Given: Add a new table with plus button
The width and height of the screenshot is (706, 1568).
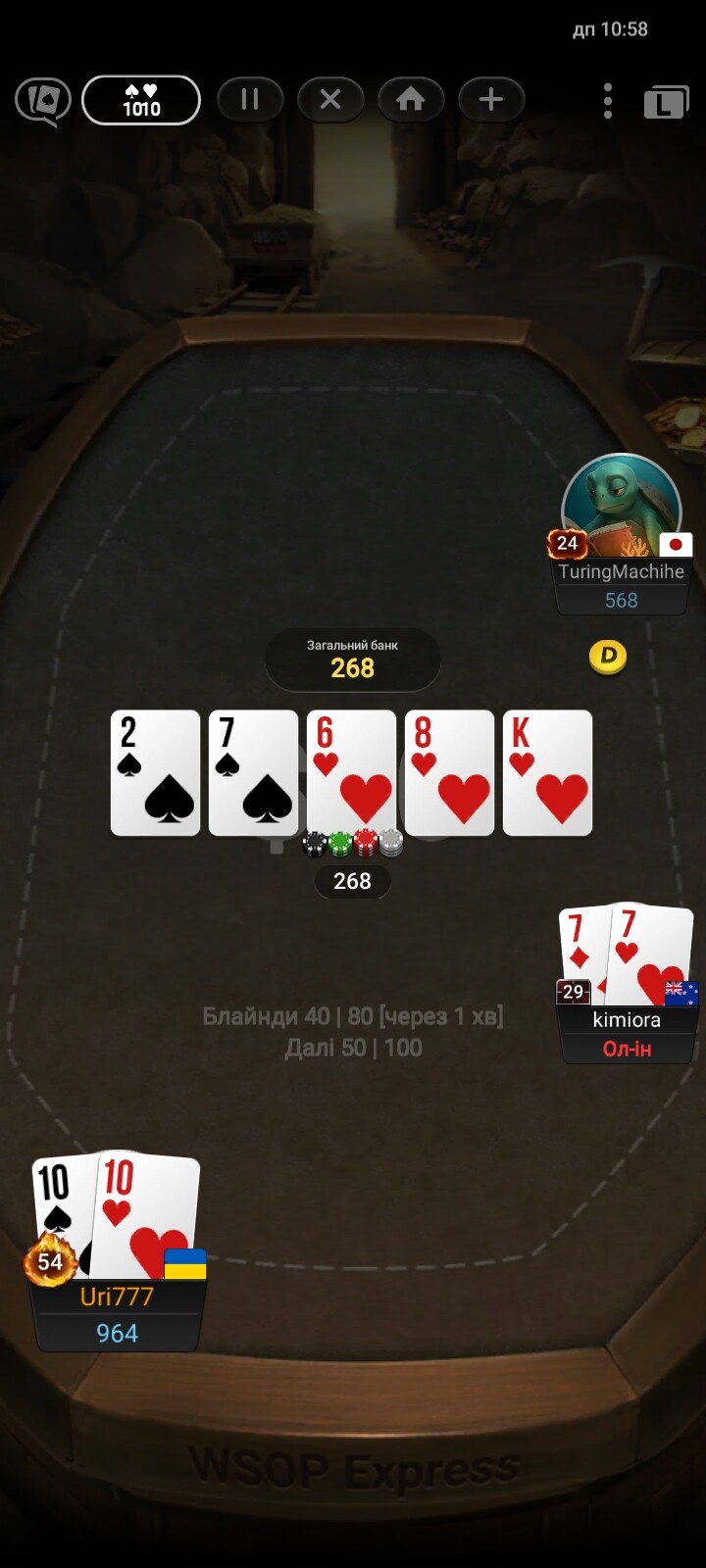Looking at the screenshot, I should (x=491, y=100).
